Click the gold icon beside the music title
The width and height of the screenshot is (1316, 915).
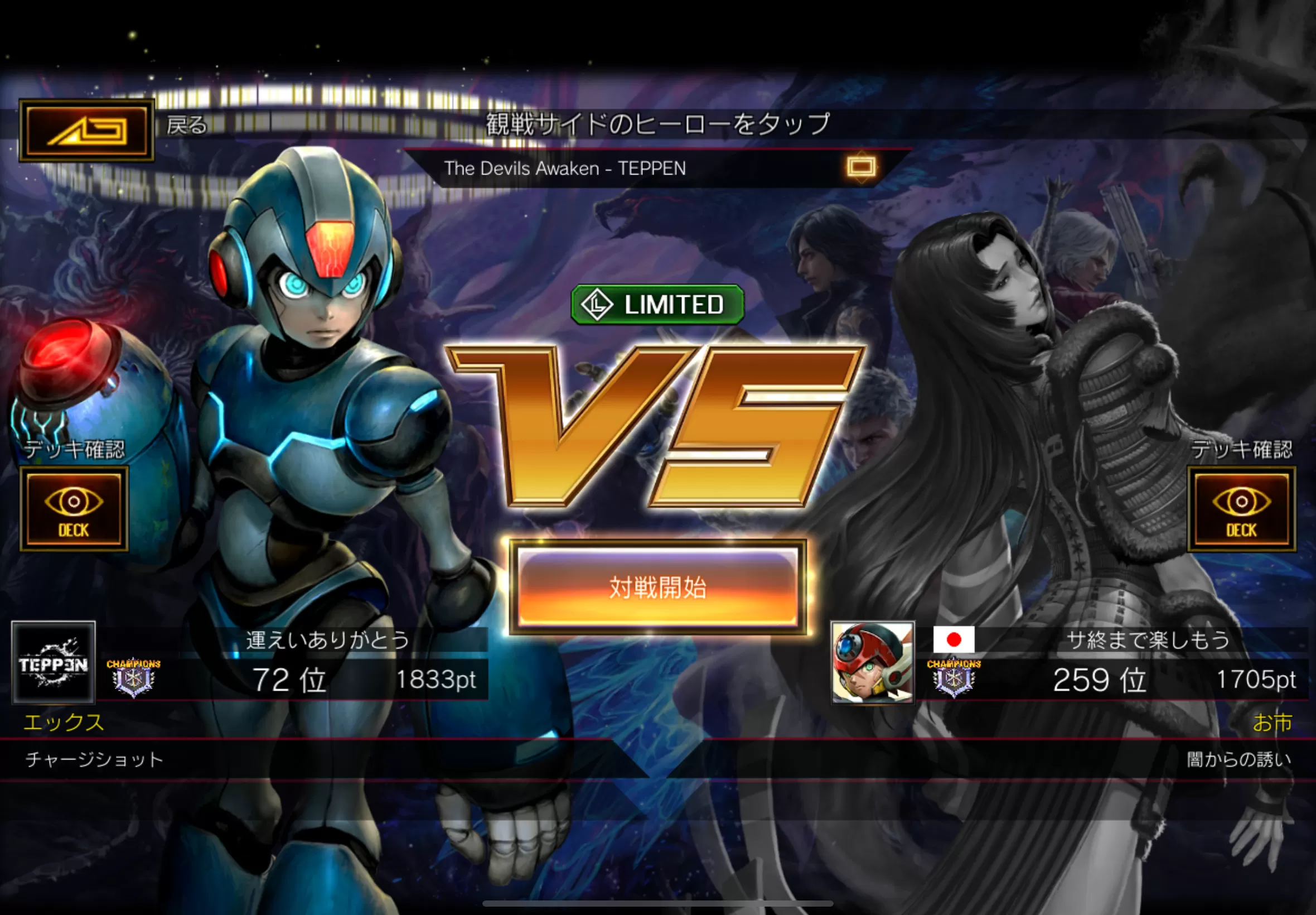(x=860, y=167)
